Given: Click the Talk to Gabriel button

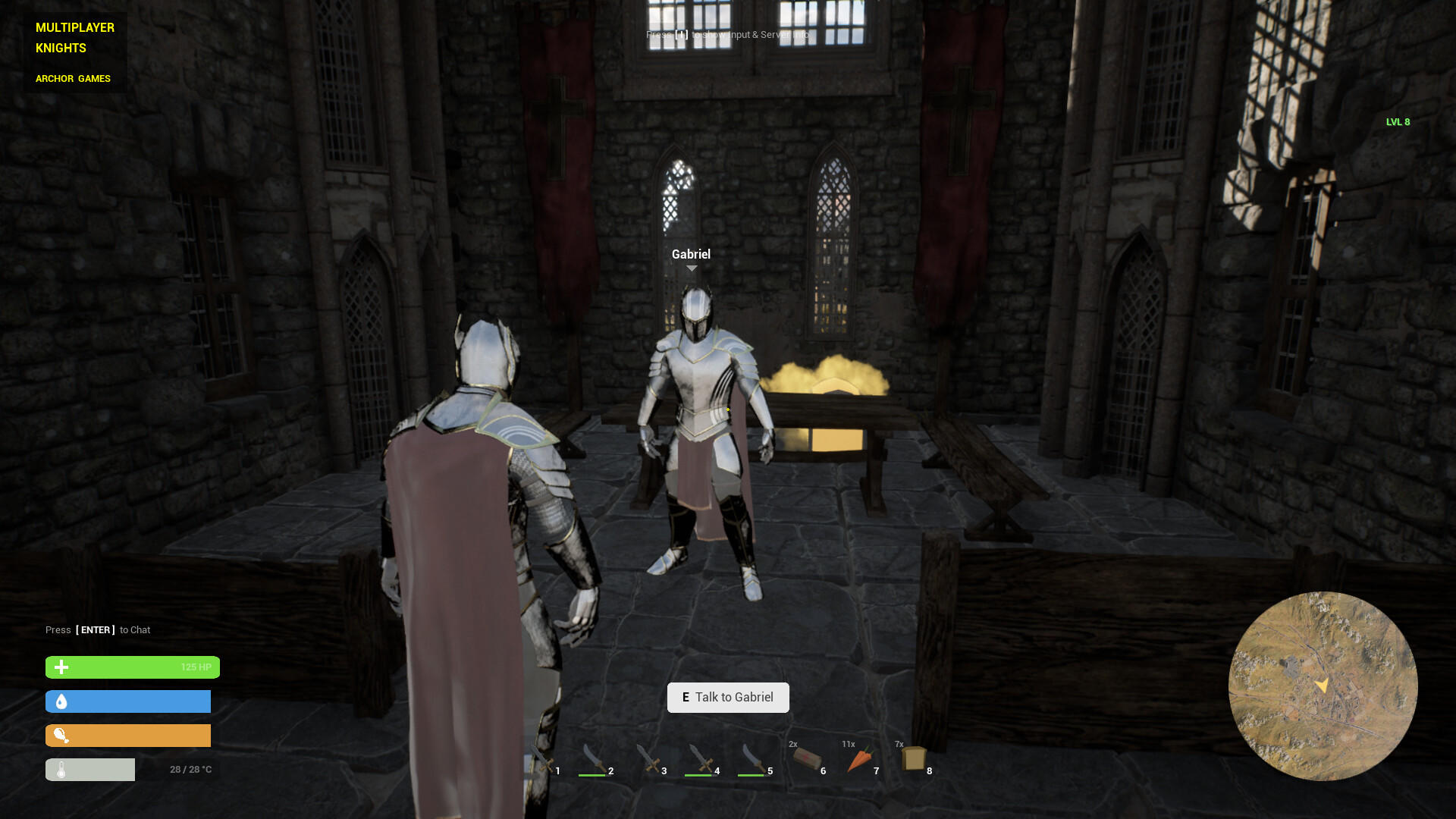Looking at the screenshot, I should (728, 697).
